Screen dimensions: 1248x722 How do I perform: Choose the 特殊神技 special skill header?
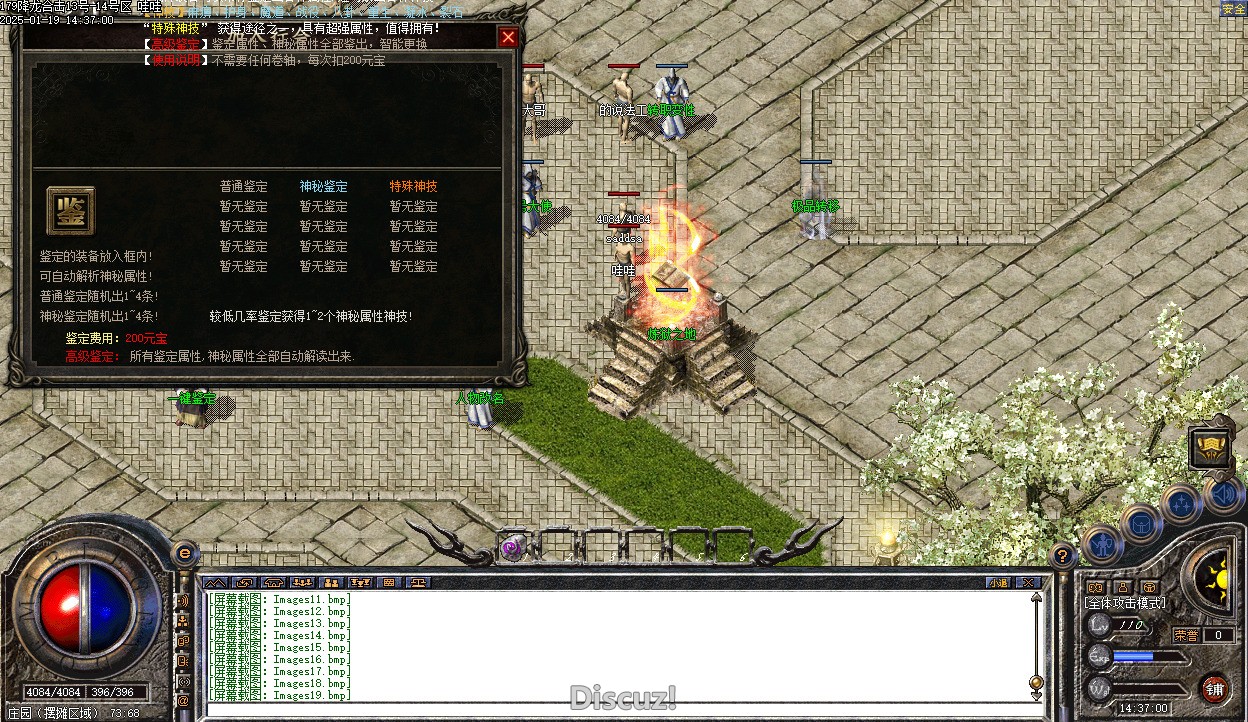click(413, 186)
